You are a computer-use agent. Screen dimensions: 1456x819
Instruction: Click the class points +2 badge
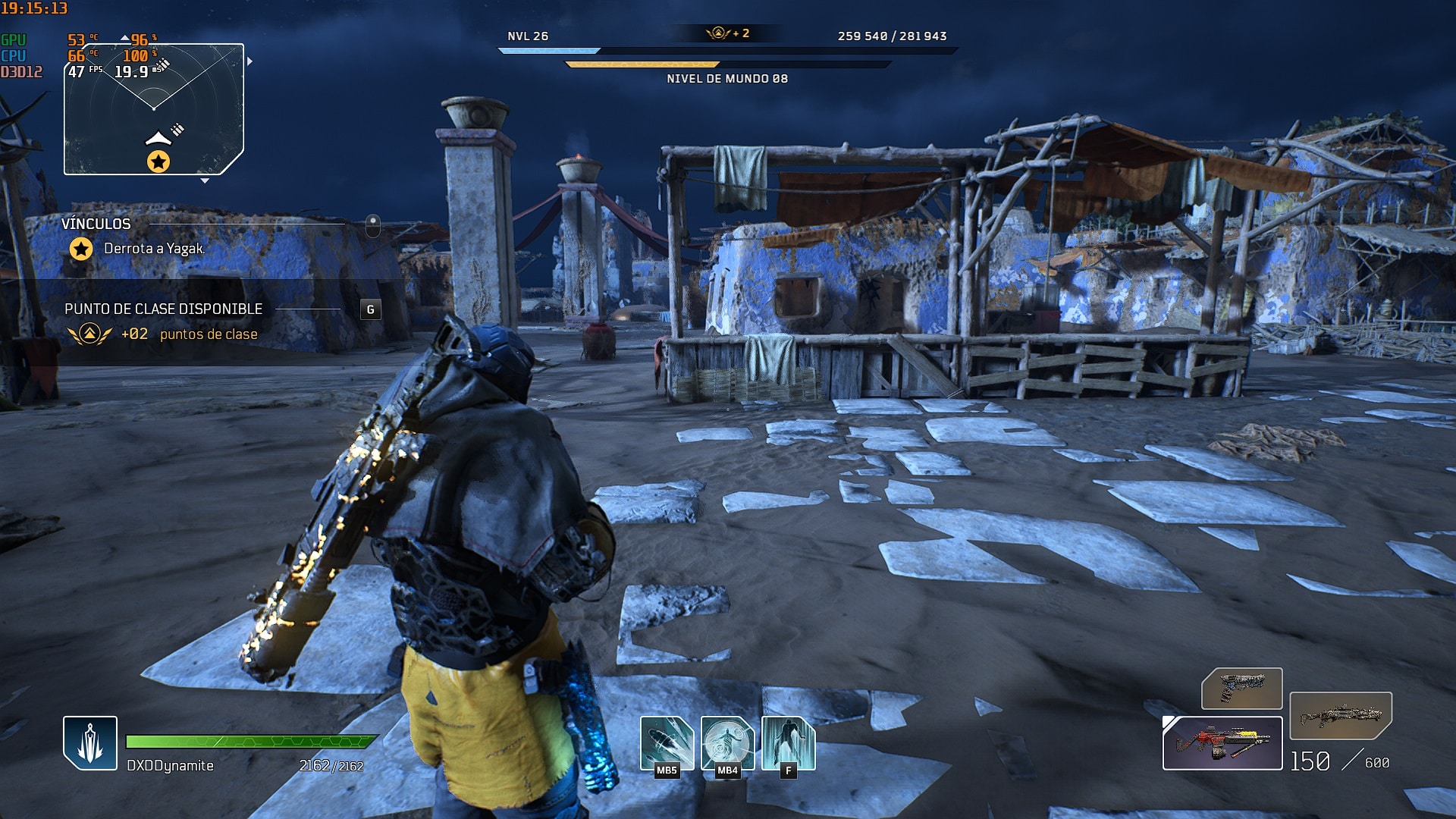click(x=727, y=33)
